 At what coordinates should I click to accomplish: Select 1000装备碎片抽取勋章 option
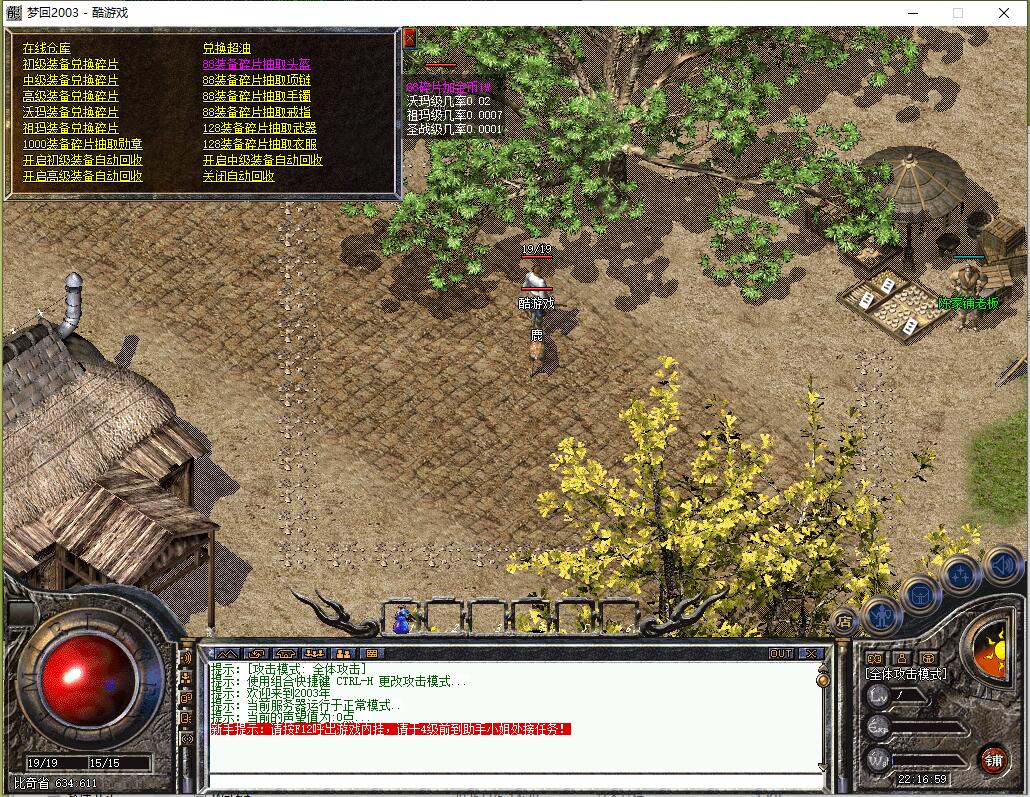[x=82, y=144]
